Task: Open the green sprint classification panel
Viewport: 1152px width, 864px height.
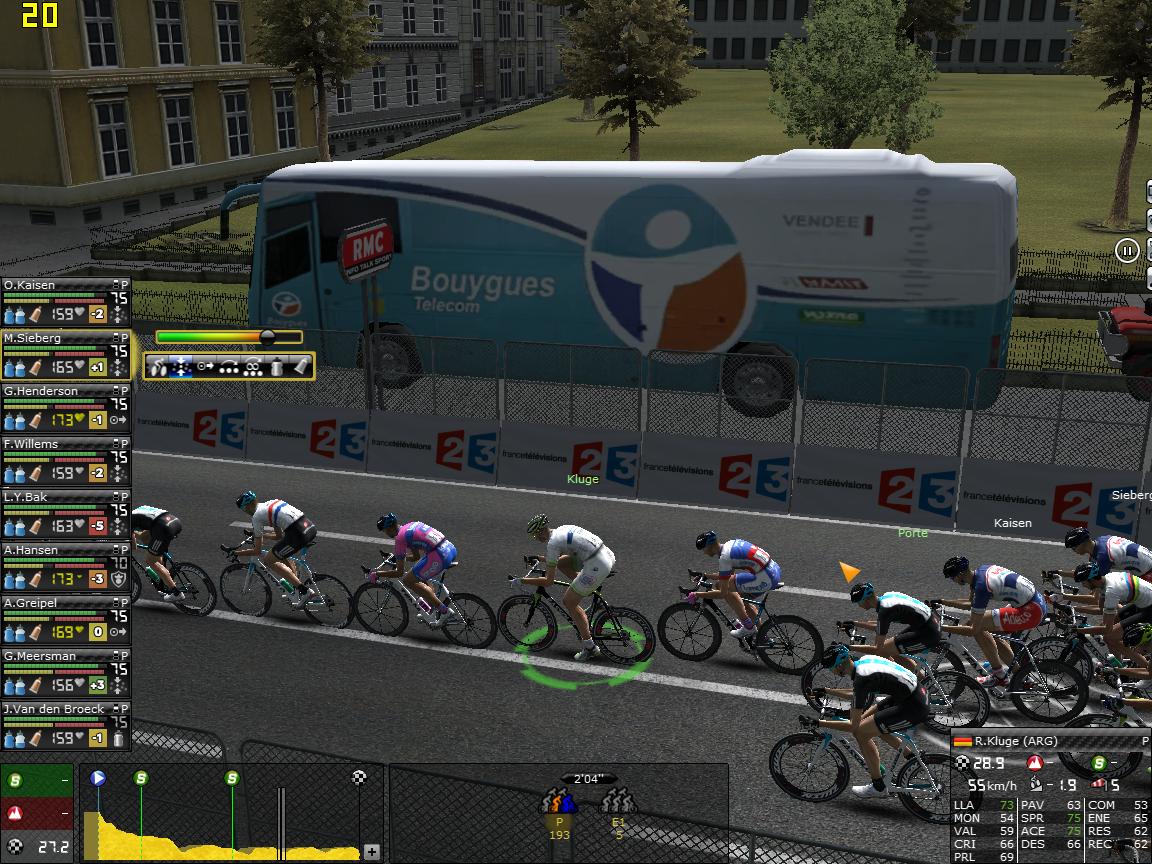Action: (36, 780)
